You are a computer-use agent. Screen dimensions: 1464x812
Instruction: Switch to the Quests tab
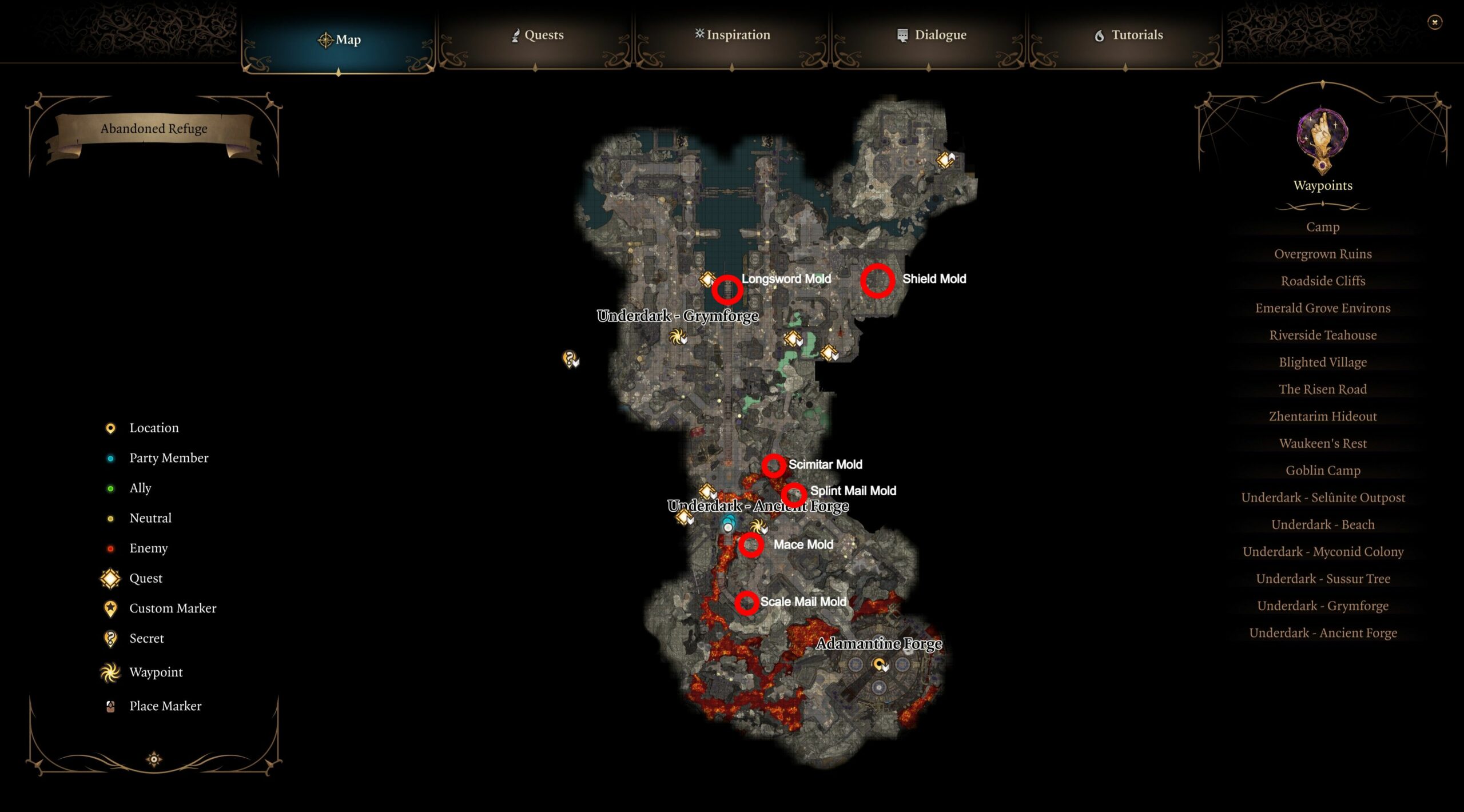(x=538, y=35)
